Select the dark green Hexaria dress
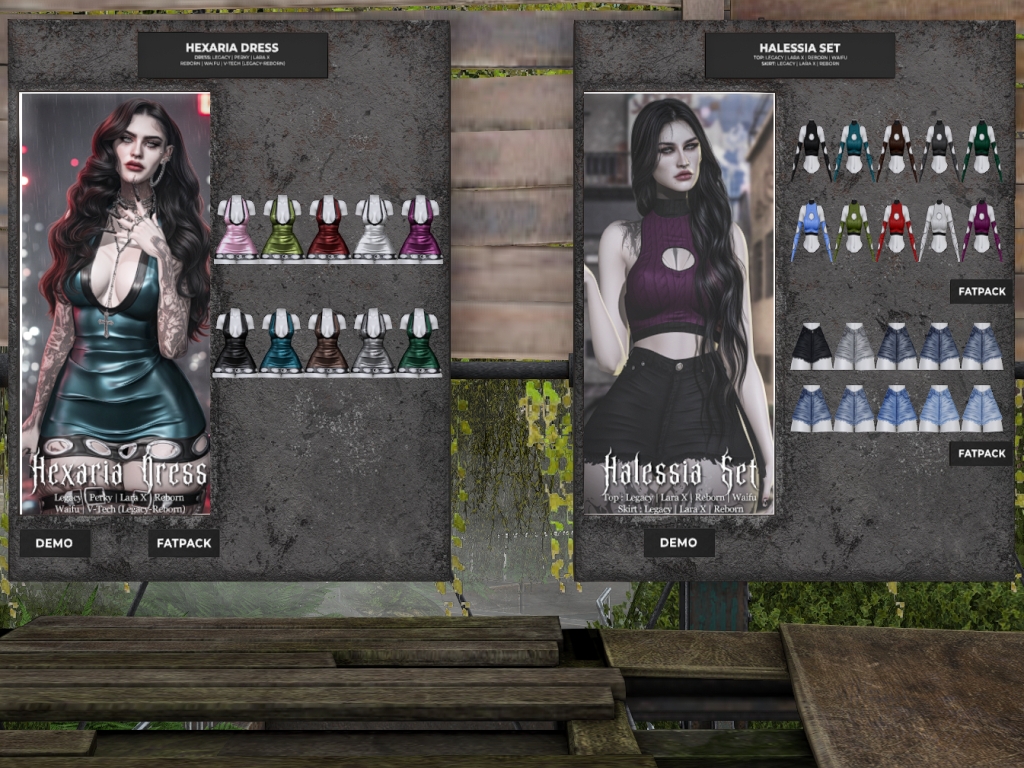1024x768 pixels. (420, 341)
